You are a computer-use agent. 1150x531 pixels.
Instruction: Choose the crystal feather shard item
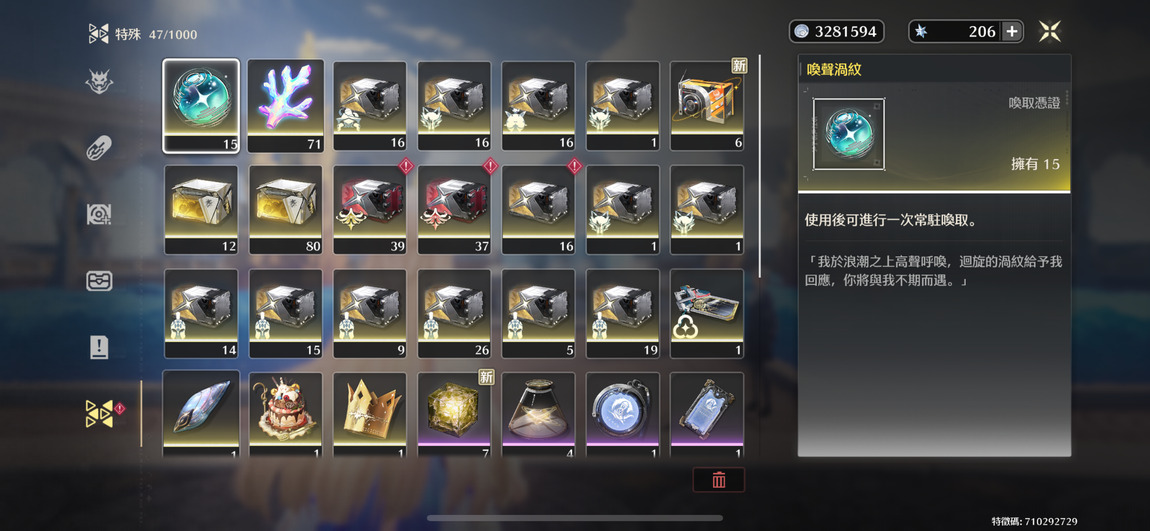click(x=201, y=412)
